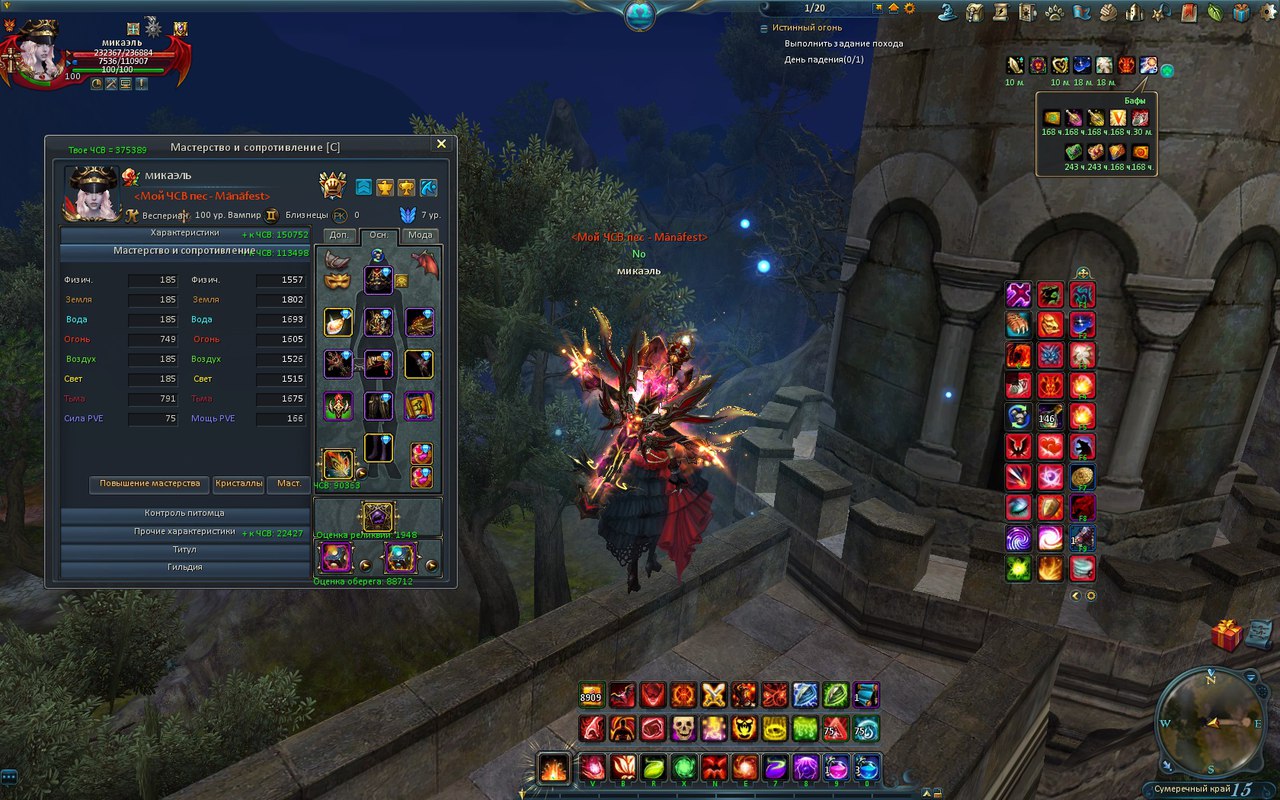Open the paw print pet menu
The image size is (1280, 800).
point(1054,13)
